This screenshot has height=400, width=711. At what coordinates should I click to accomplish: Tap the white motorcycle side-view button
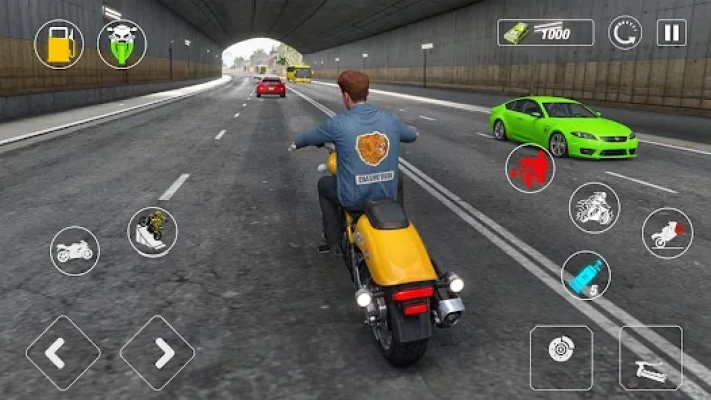[x=75, y=251]
